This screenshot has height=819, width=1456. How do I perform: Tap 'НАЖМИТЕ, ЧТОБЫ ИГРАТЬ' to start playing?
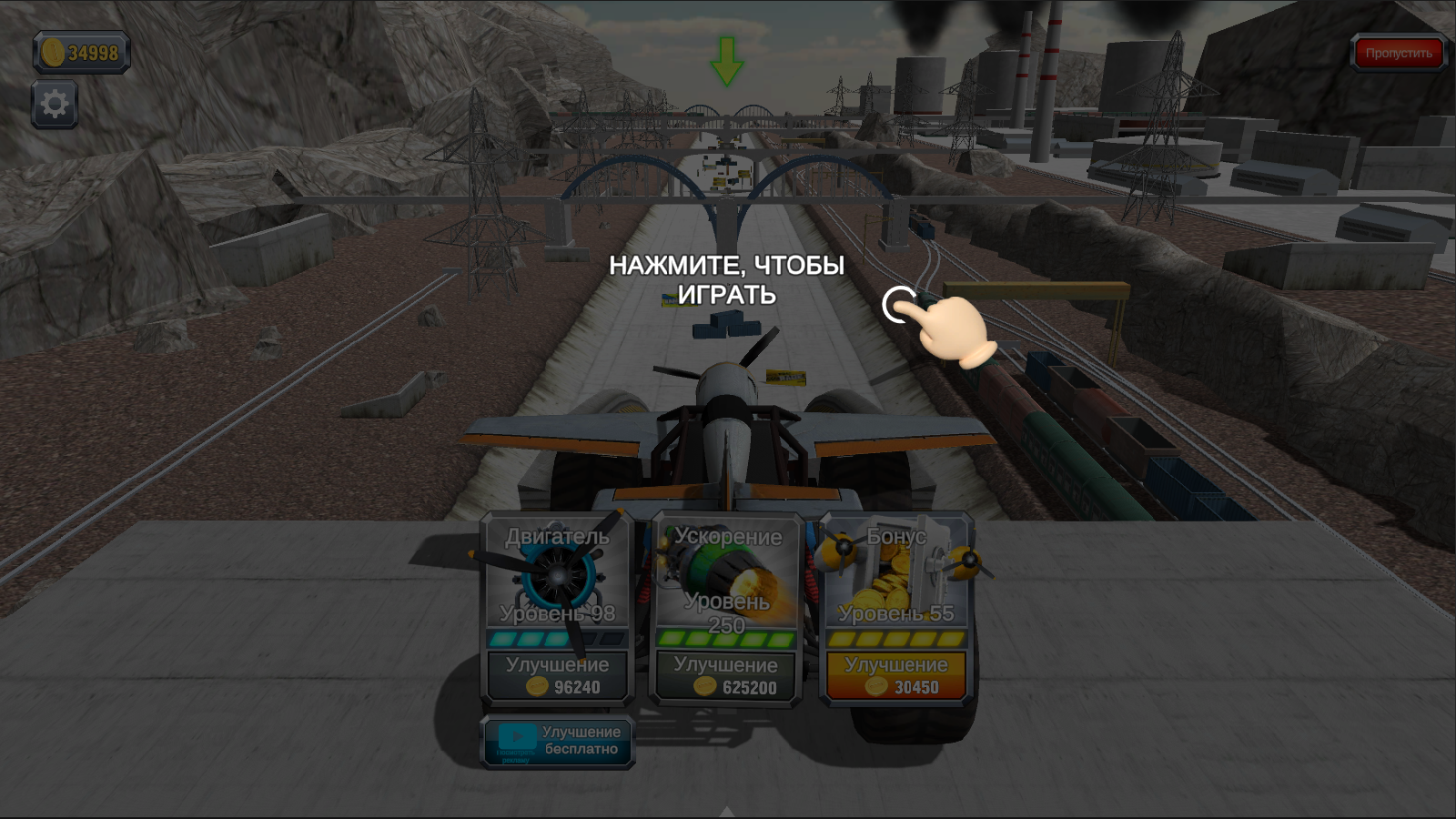coord(728,280)
